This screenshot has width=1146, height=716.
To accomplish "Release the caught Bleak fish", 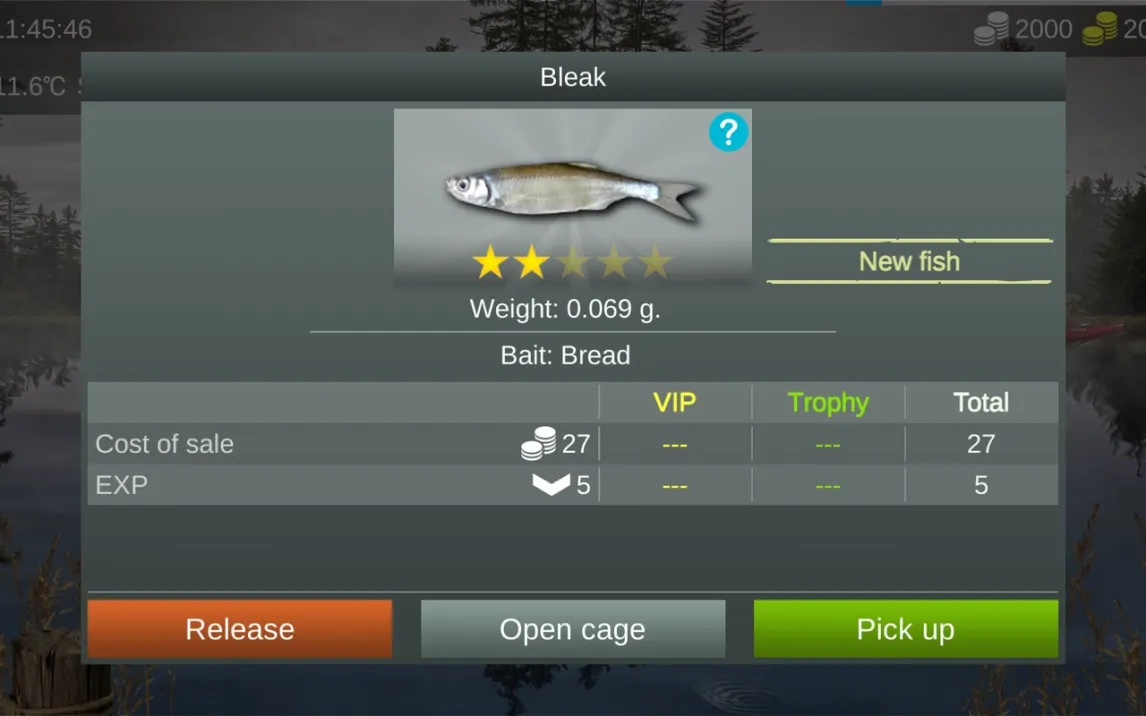I will click(x=240, y=629).
